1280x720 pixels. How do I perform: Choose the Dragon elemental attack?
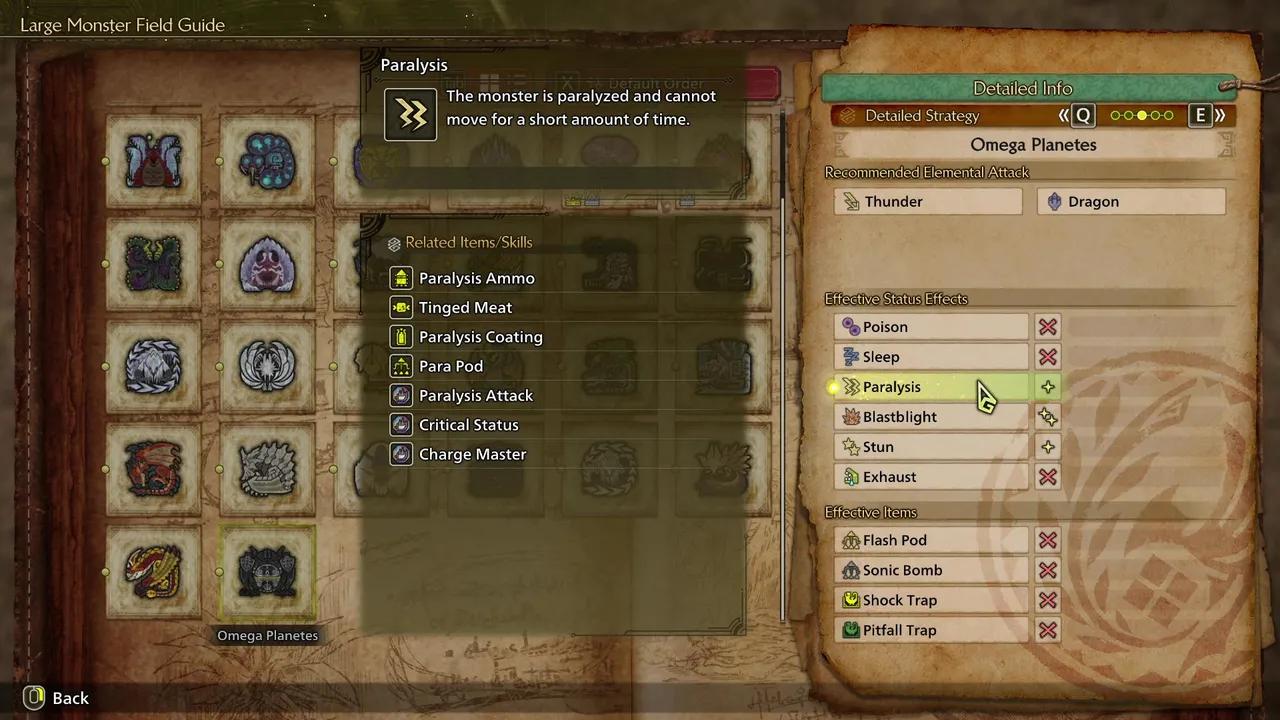tap(1131, 201)
